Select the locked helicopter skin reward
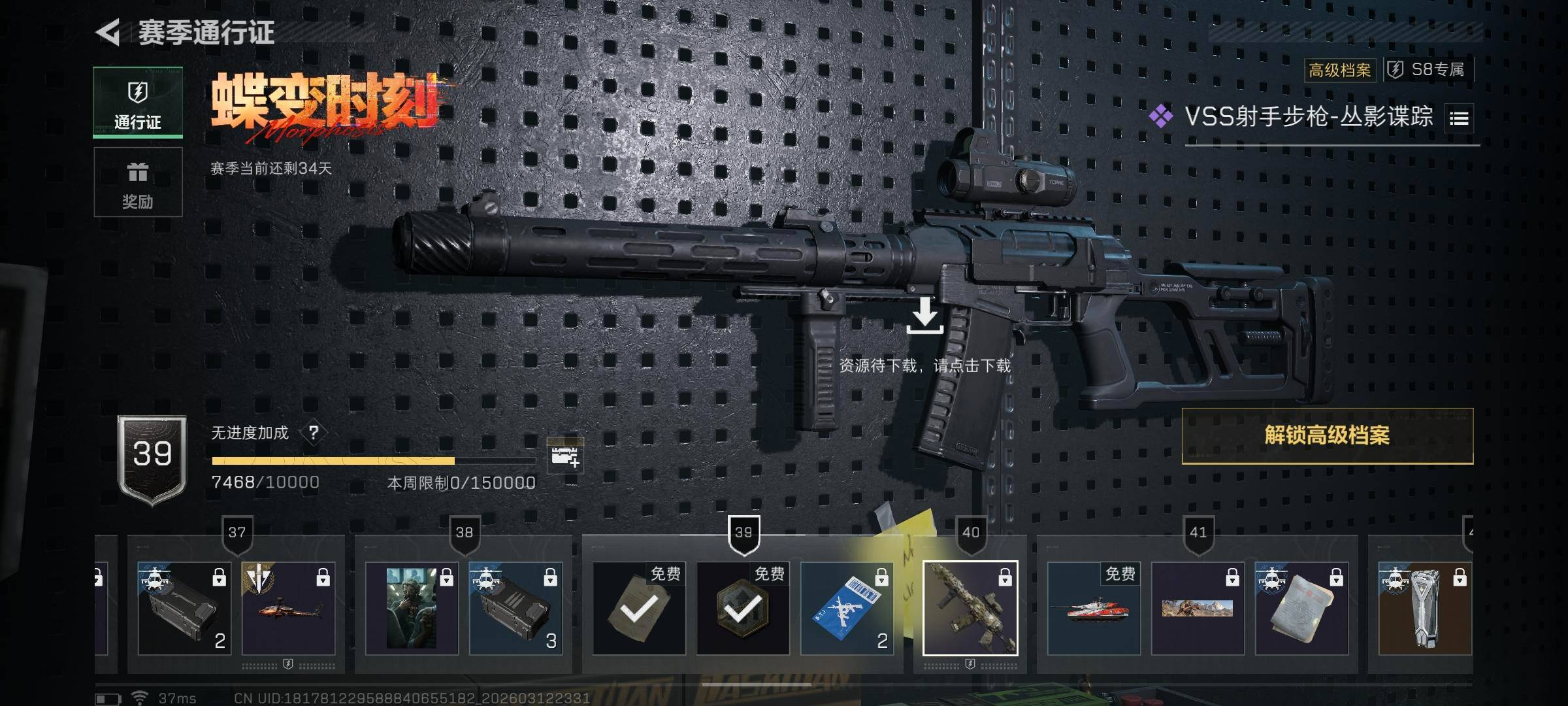 click(288, 609)
